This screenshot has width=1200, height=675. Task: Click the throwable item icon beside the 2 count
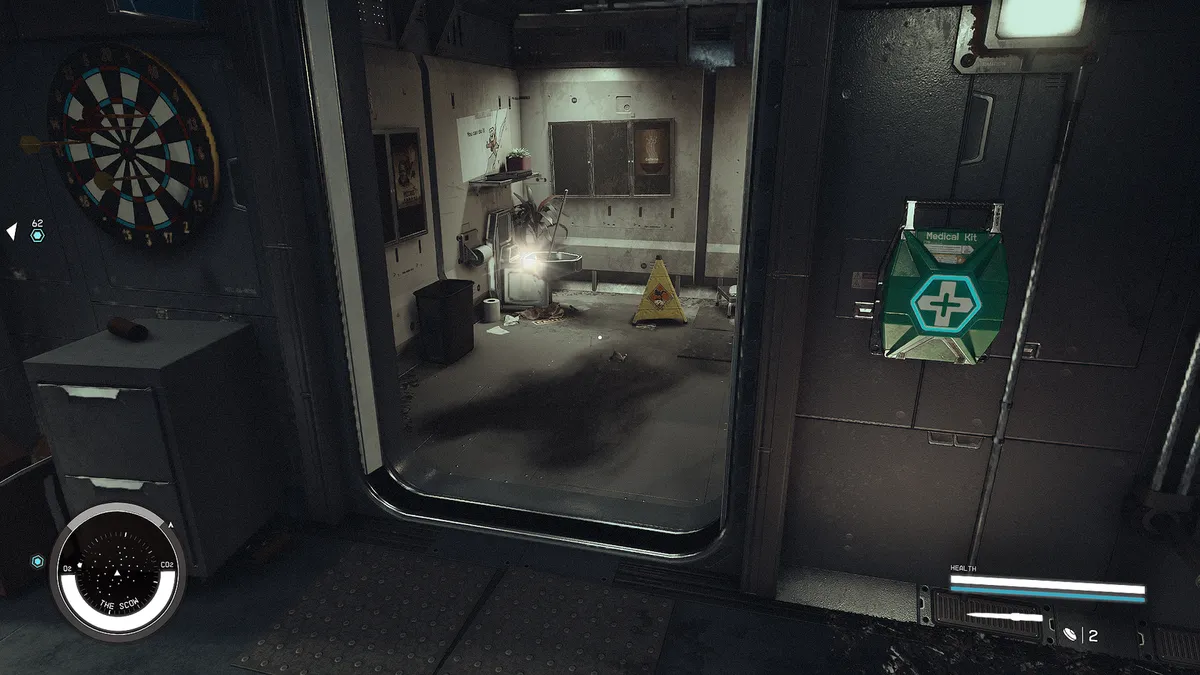point(1069,634)
